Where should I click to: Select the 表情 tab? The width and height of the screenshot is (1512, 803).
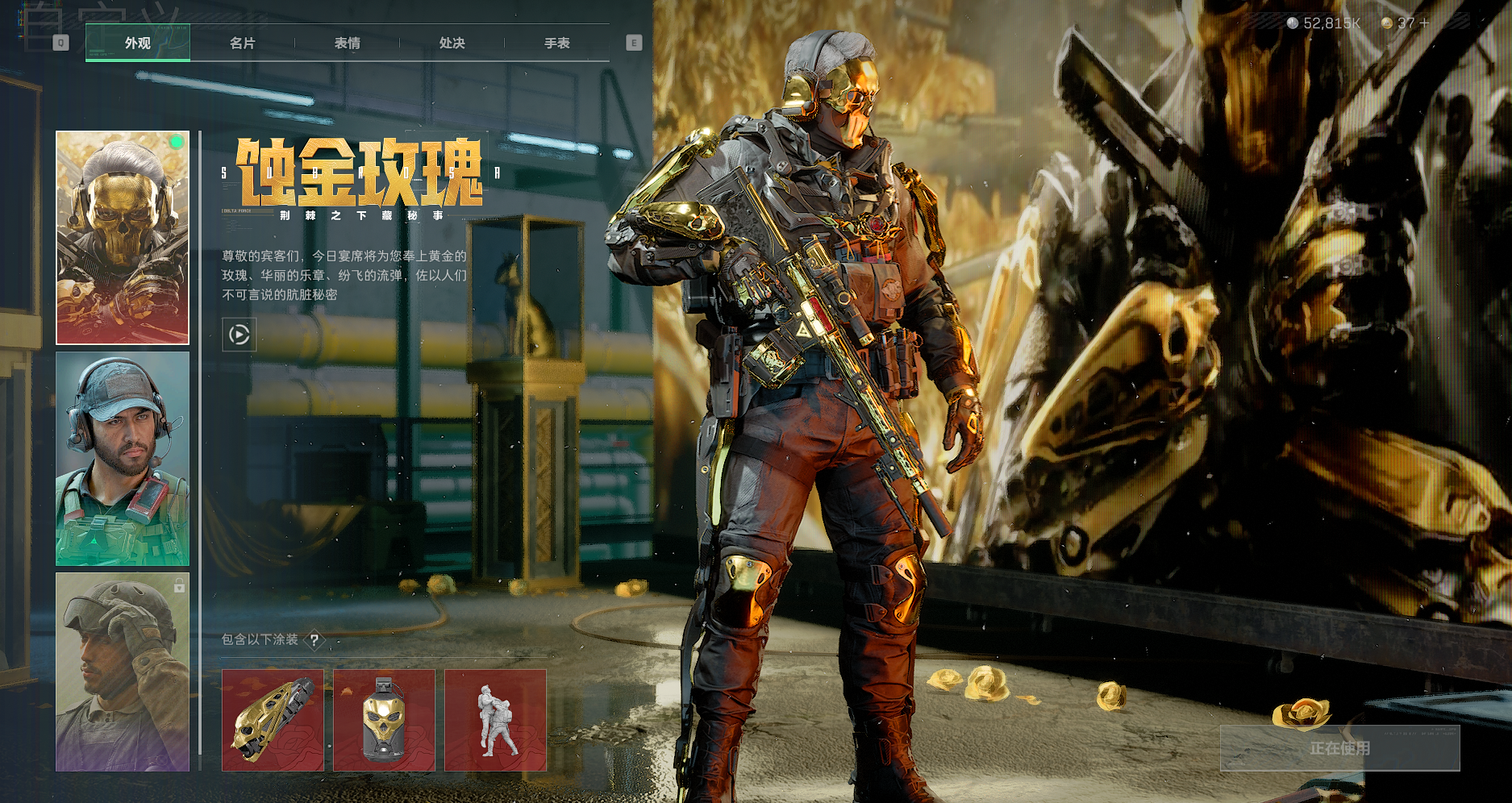tap(347, 43)
